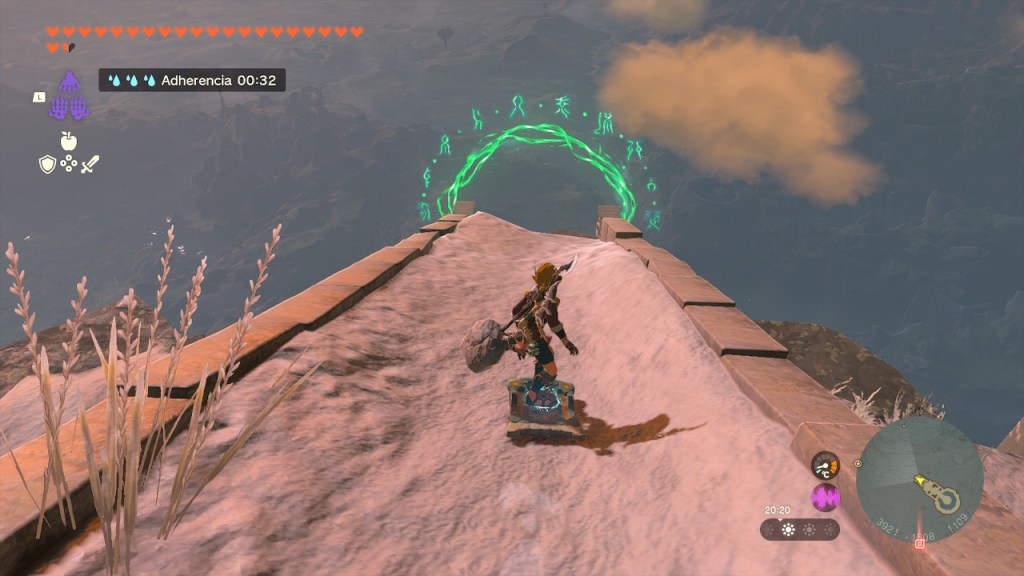Click the temperature gauge icon
1024x576 pixels.
tap(825, 465)
